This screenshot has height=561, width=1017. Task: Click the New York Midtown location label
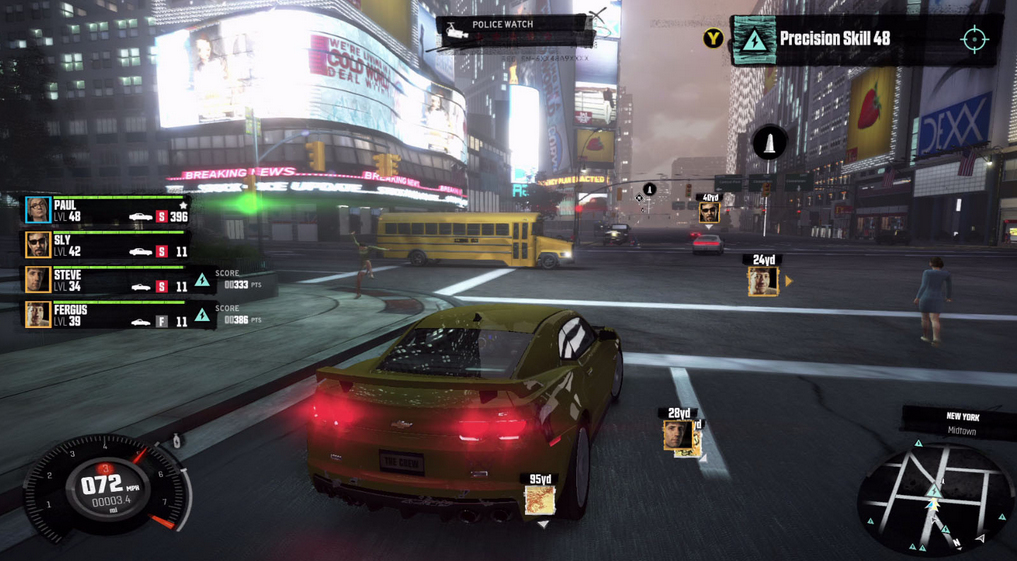(x=962, y=423)
